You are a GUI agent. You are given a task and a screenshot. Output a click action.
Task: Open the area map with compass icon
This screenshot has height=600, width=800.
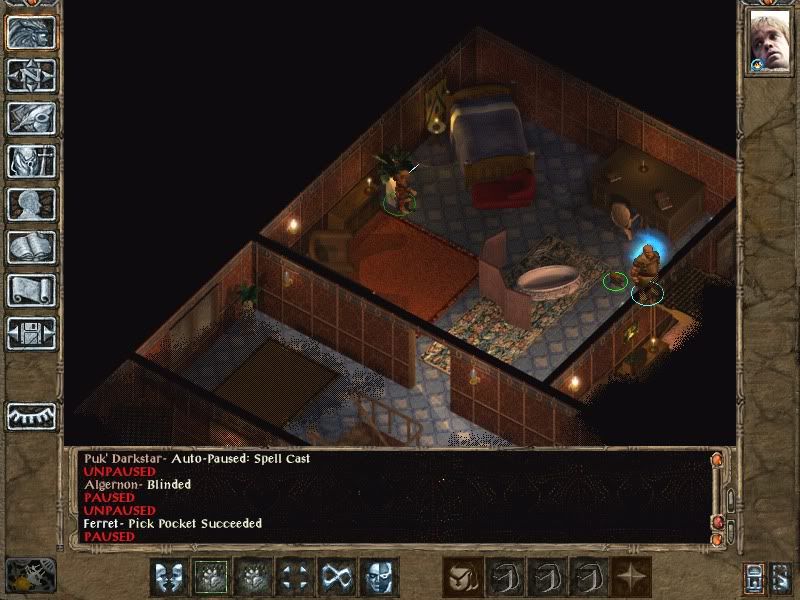point(31,74)
